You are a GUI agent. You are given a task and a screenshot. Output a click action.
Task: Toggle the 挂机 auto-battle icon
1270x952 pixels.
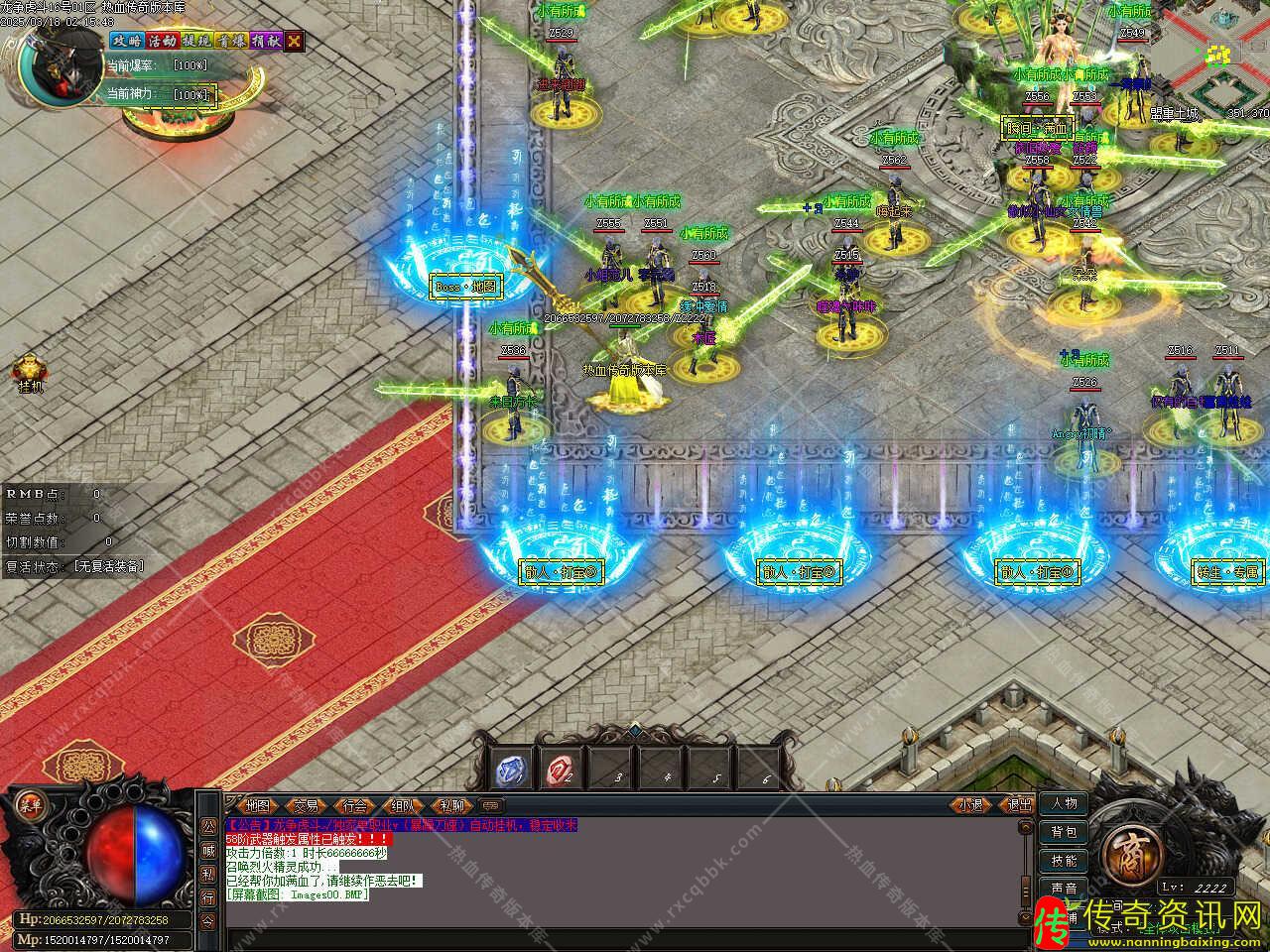tap(29, 373)
